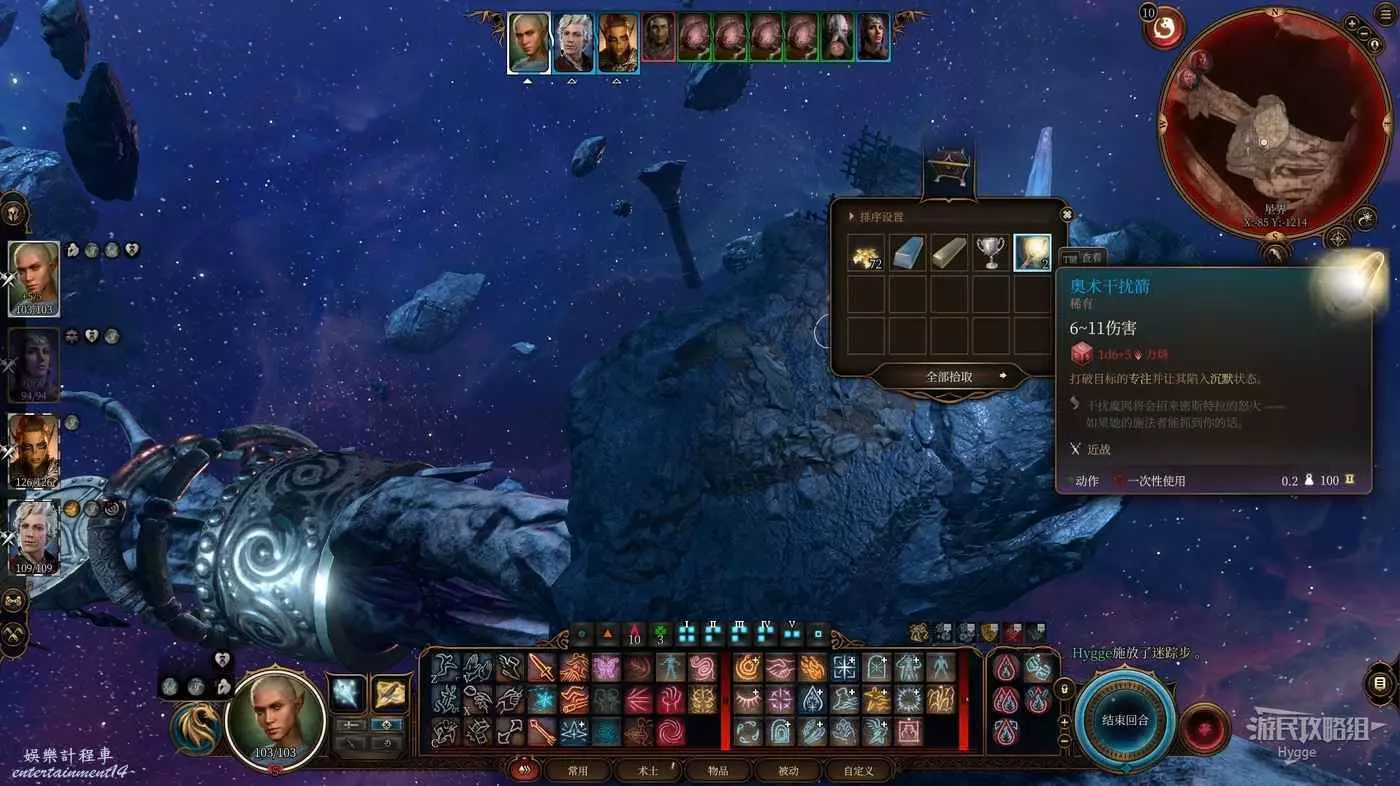Select the glowing arcane arrow item slot
Screen dimensions: 1400x786
pyautogui.click(x=1032, y=254)
